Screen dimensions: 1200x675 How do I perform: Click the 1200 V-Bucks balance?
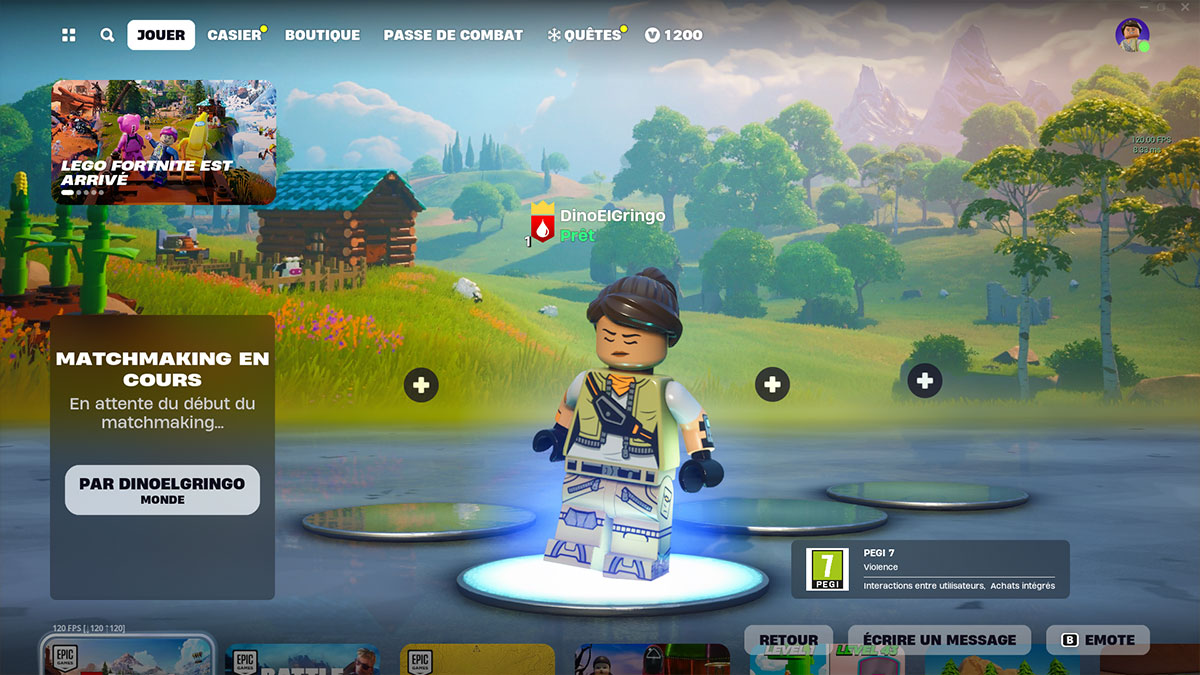pos(674,35)
